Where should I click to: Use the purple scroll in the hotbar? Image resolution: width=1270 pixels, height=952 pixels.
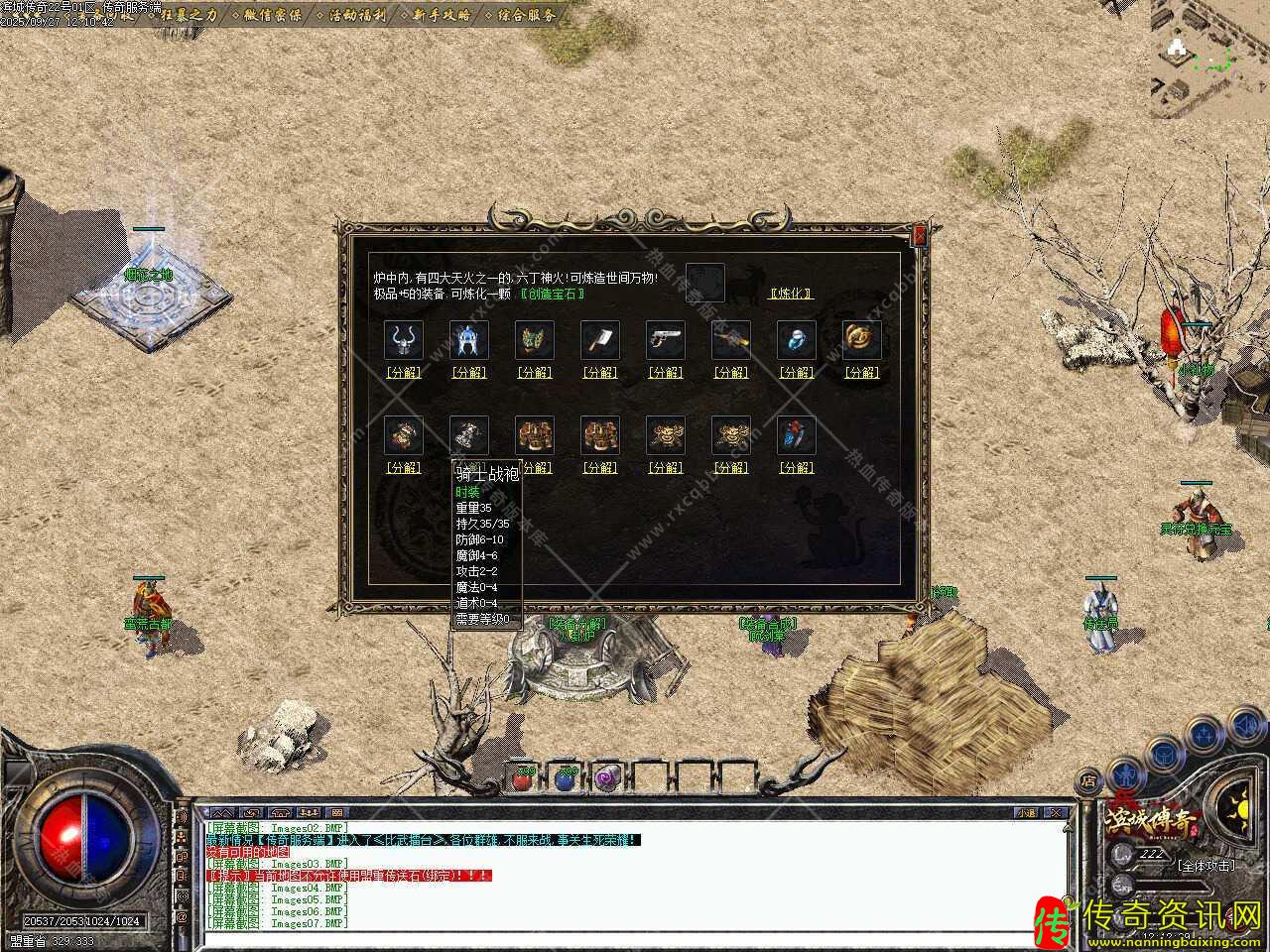coord(606,779)
